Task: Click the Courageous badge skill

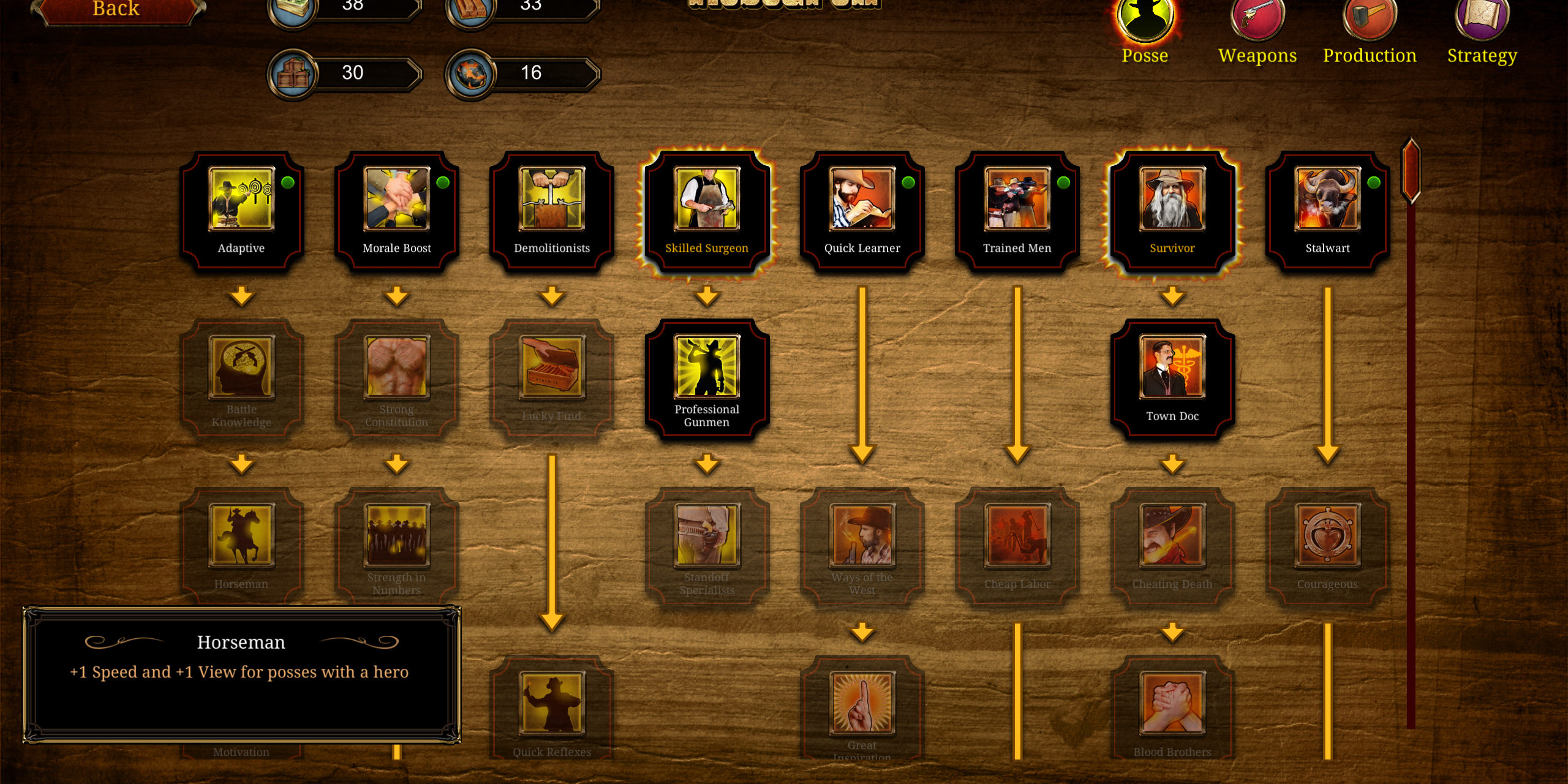Action: pyautogui.click(x=1327, y=546)
